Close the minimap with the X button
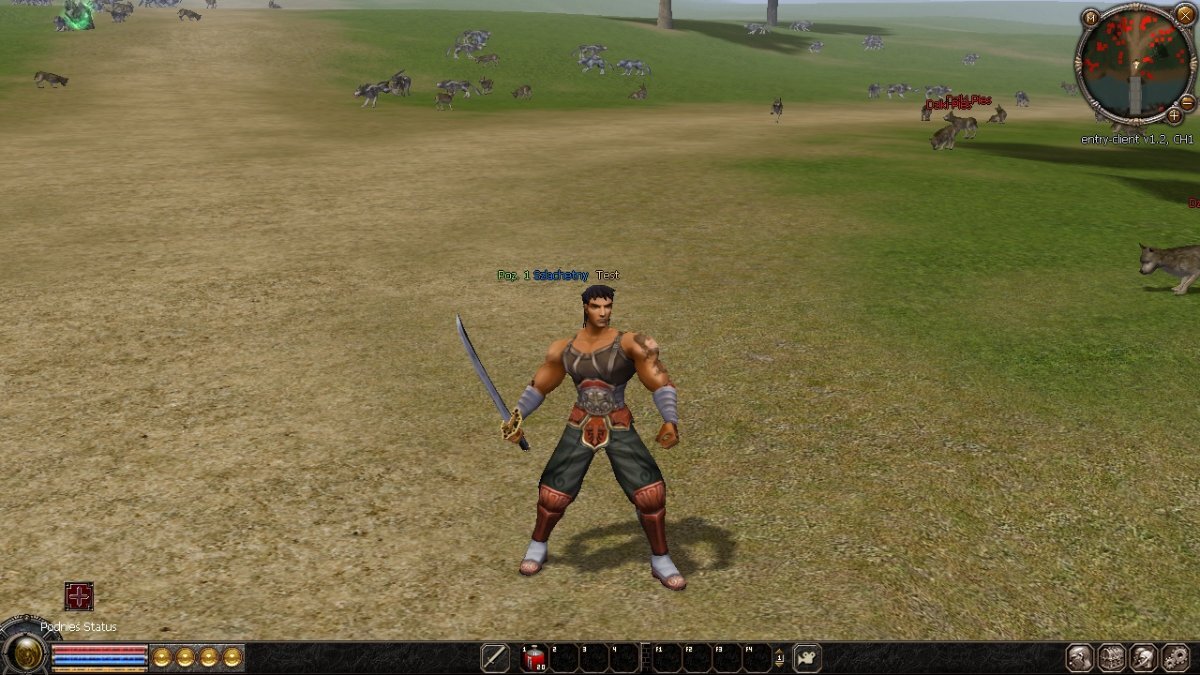The height and width of the screenshot is (675, 1200). tap(1185, 14)
